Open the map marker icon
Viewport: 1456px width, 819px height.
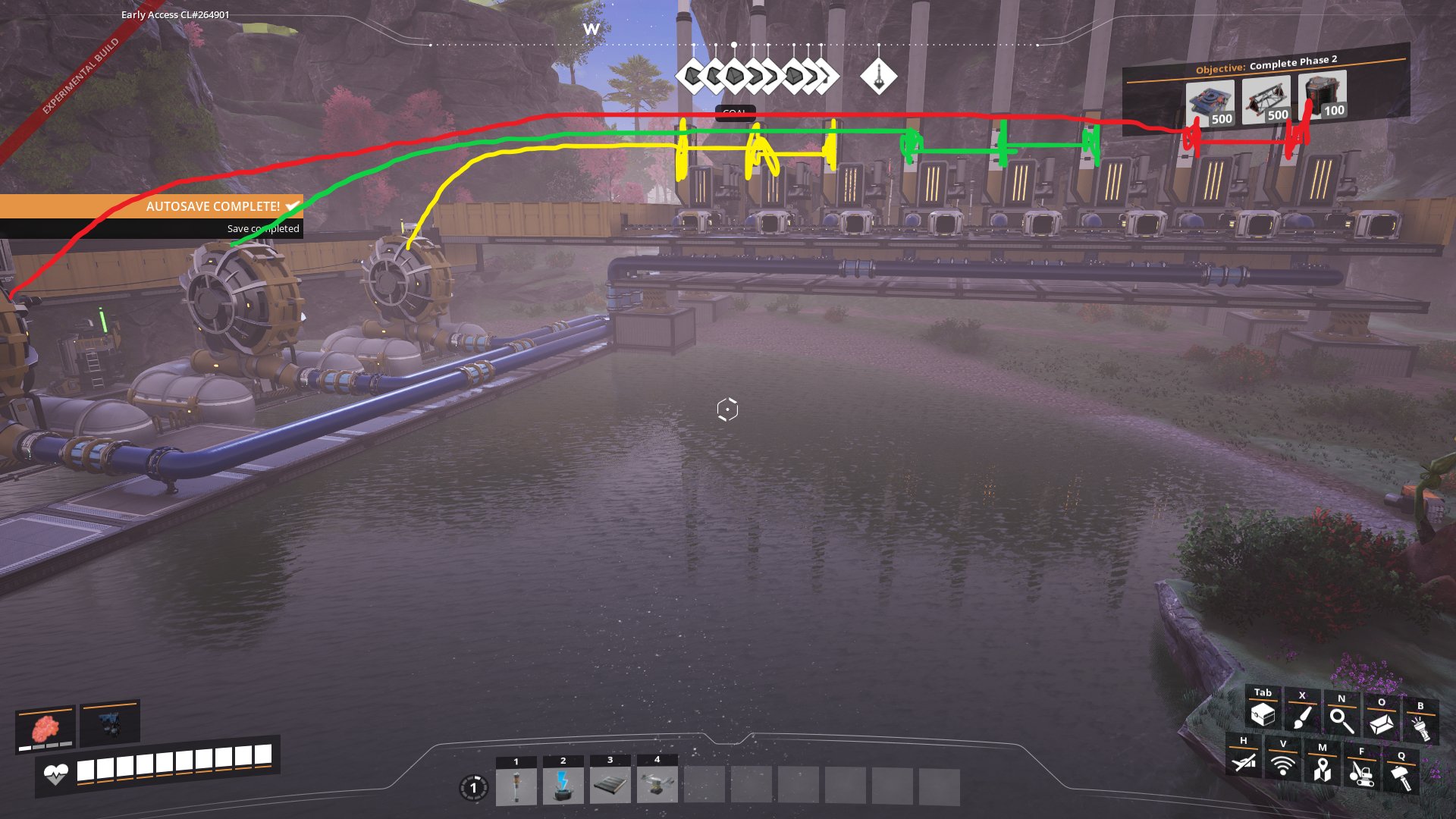(1323, 769)
